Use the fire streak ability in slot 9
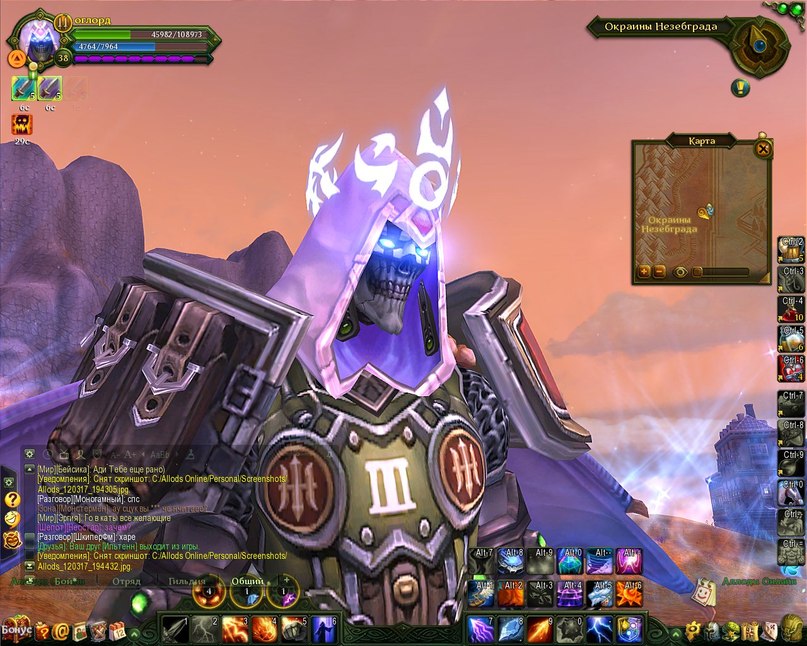This screenshot has width=807, height=646. pos(539,629)
